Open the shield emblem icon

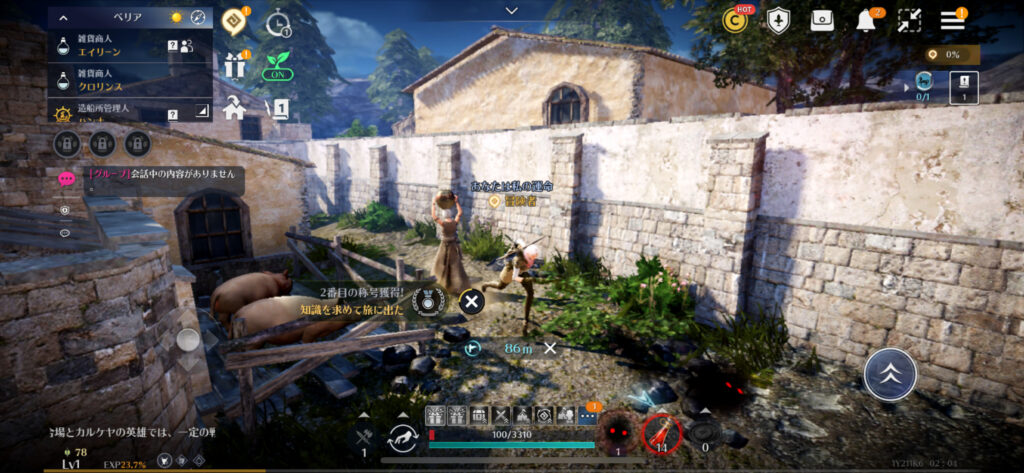click(x=779, y=20)
